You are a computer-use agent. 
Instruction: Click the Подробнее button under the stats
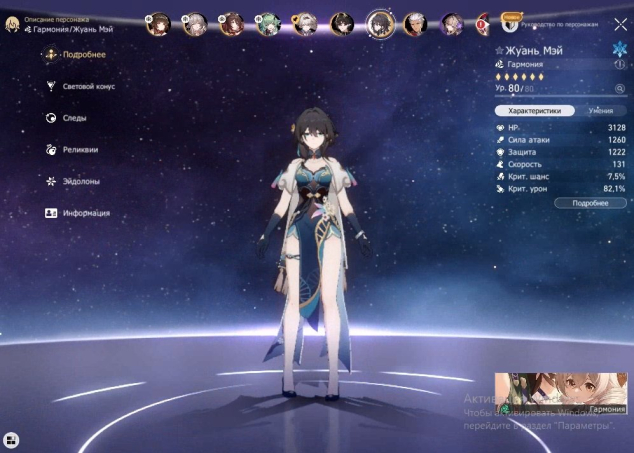point(590,203)
